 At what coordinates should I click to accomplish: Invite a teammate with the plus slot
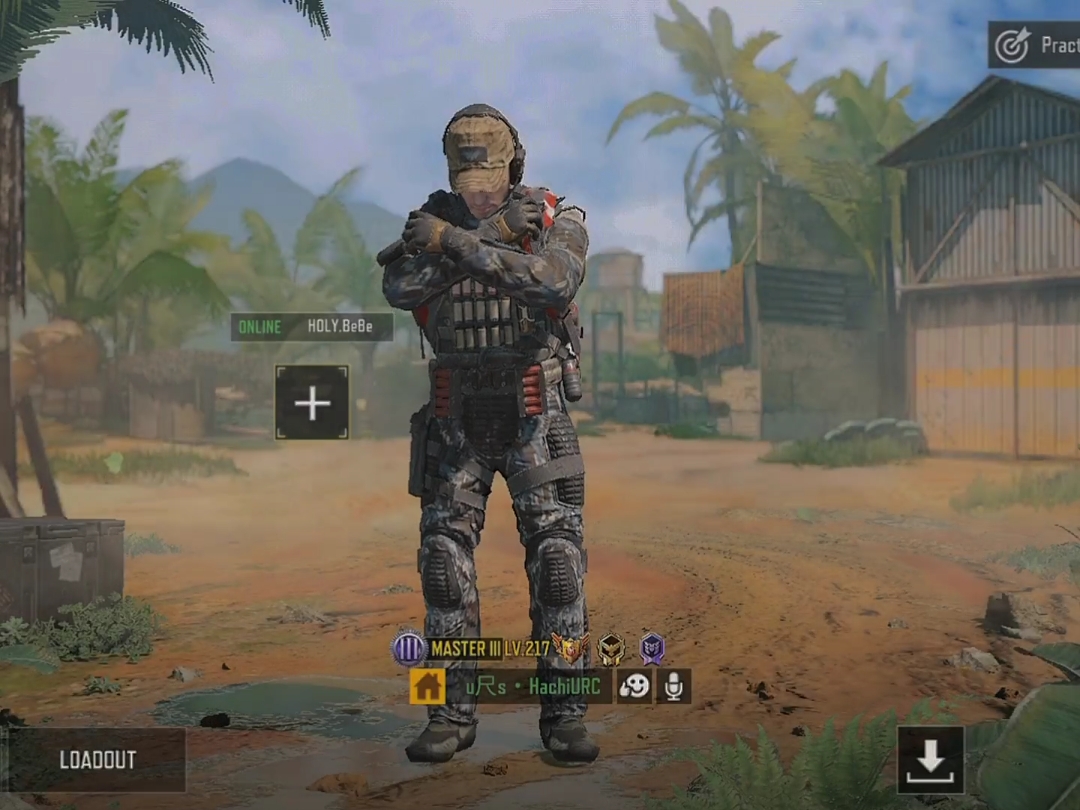click(x=312, y=403)
